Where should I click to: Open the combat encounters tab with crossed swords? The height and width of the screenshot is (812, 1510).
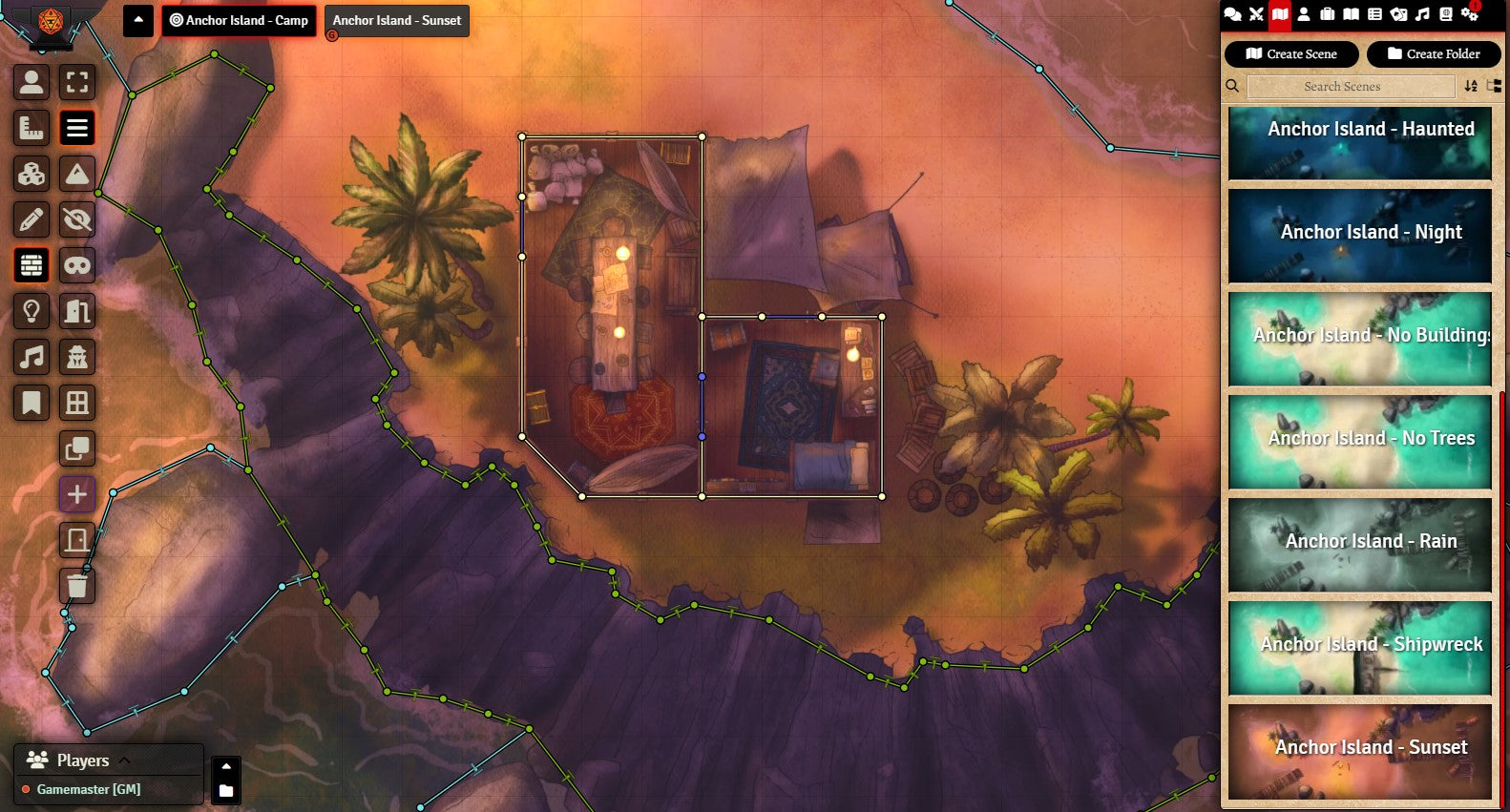coord(1256,14)
